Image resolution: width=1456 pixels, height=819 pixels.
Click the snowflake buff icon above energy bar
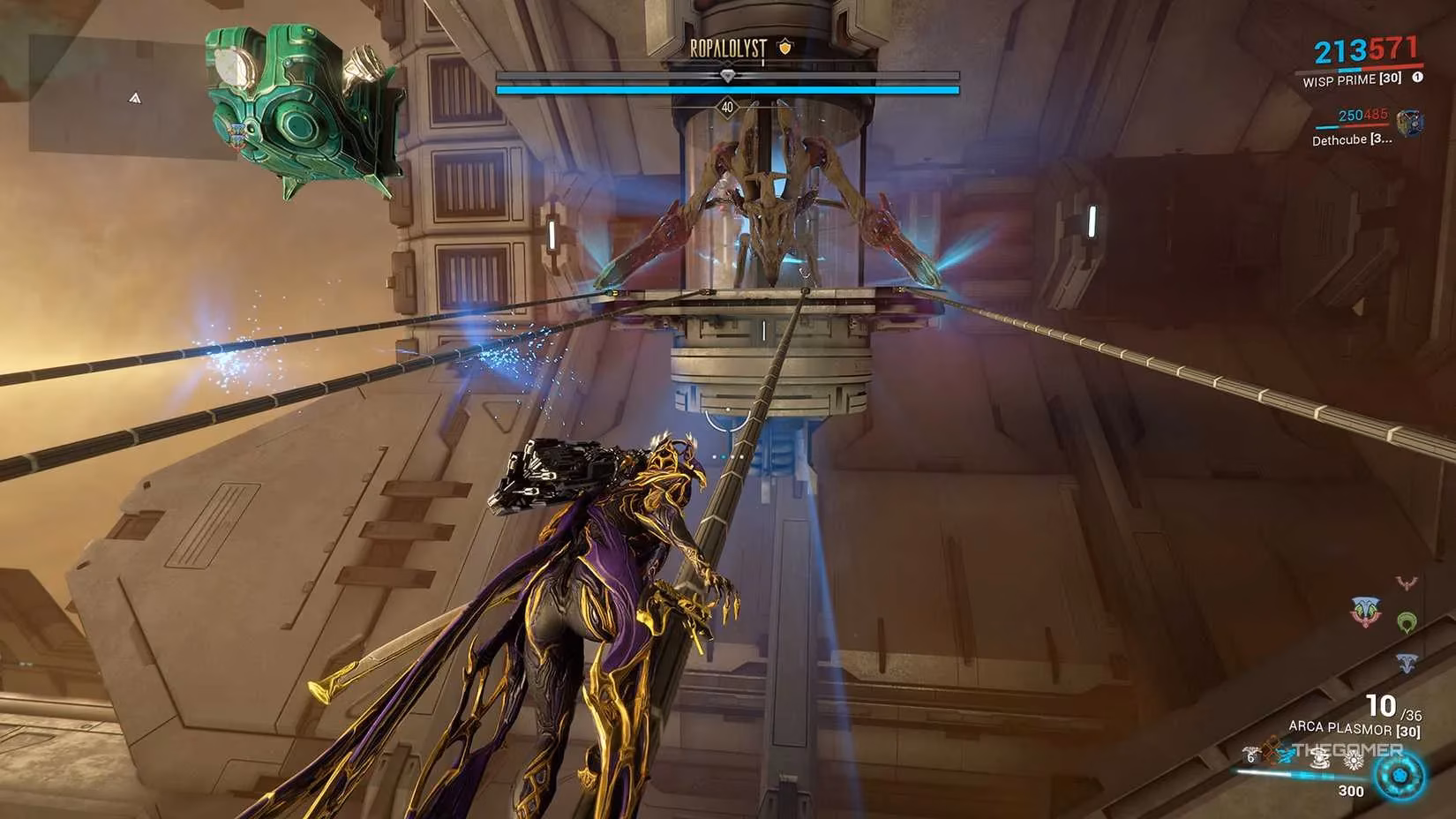(1354, 760)
